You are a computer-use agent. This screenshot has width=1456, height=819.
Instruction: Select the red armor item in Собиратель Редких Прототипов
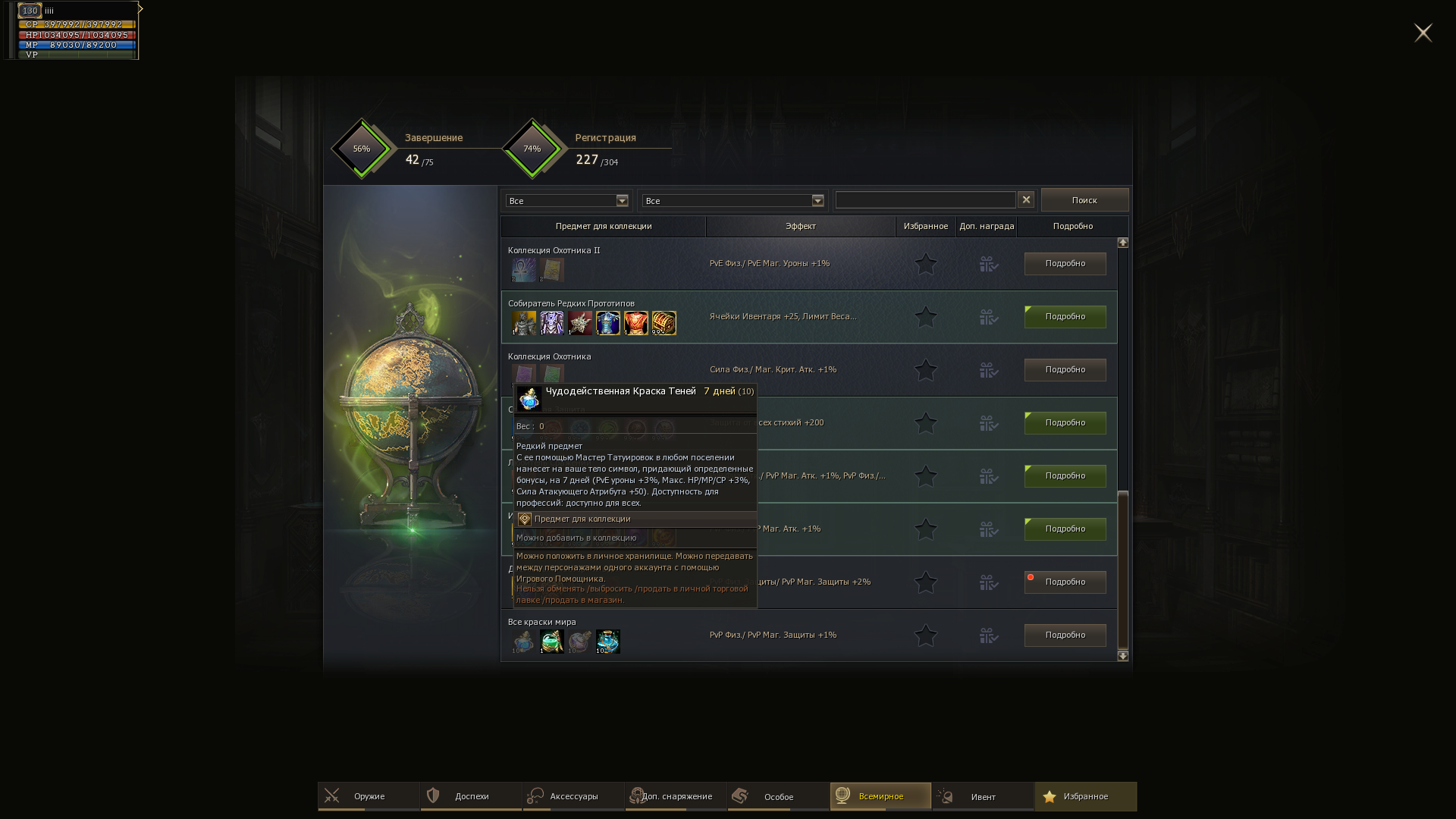[x=636, y=323]
